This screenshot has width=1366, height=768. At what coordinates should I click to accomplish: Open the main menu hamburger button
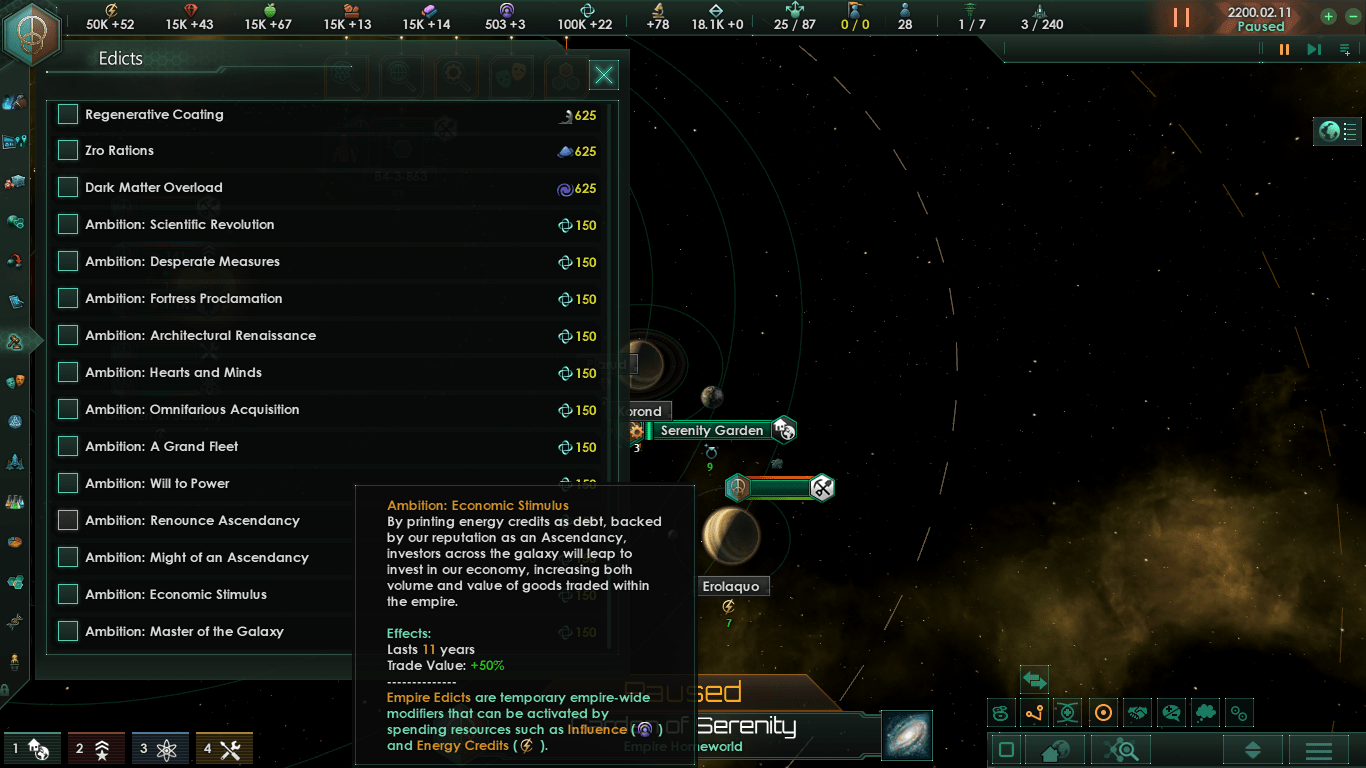coord(1318,750)
